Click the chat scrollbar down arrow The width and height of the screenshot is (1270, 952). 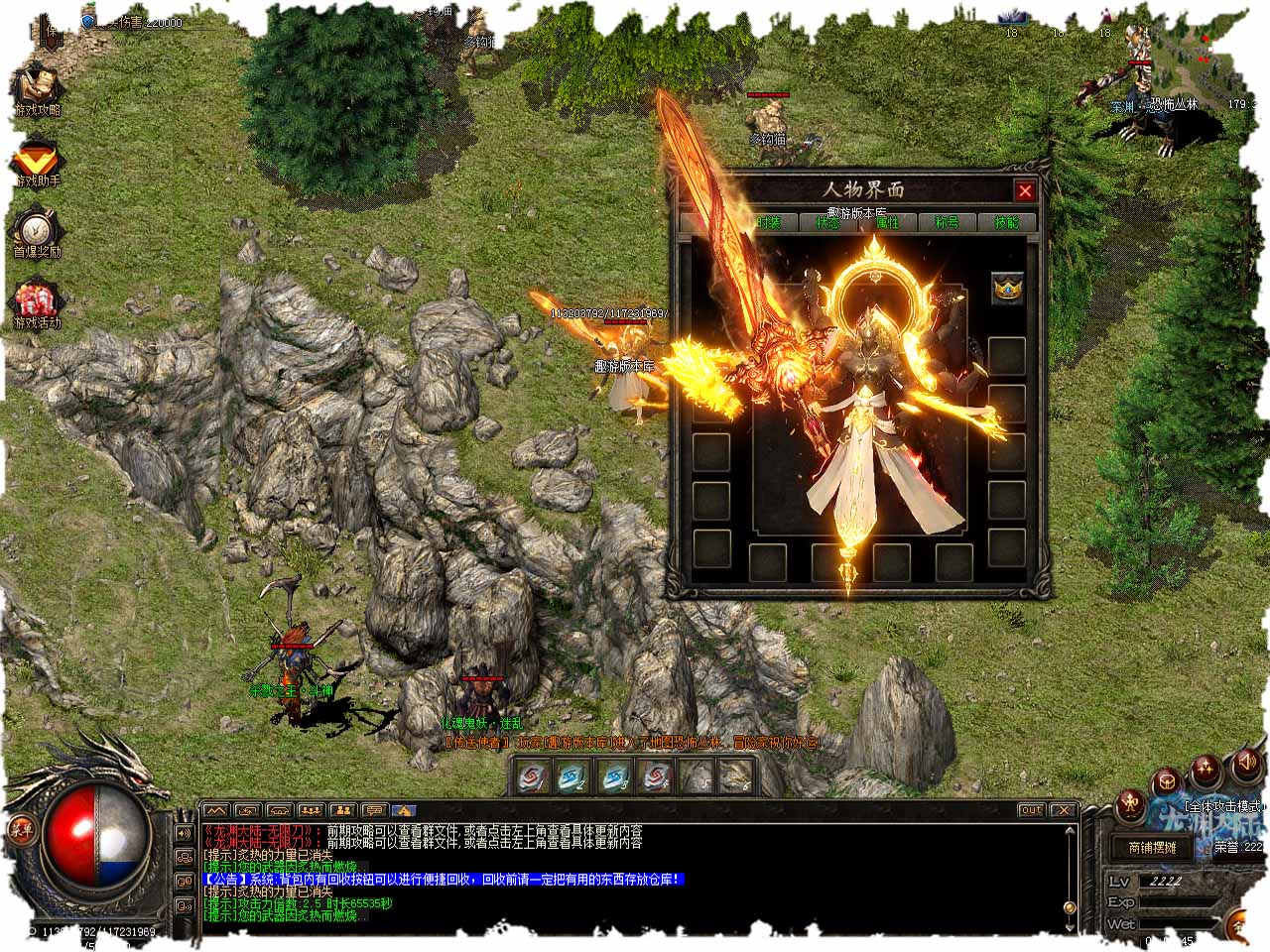[1070, 908]
